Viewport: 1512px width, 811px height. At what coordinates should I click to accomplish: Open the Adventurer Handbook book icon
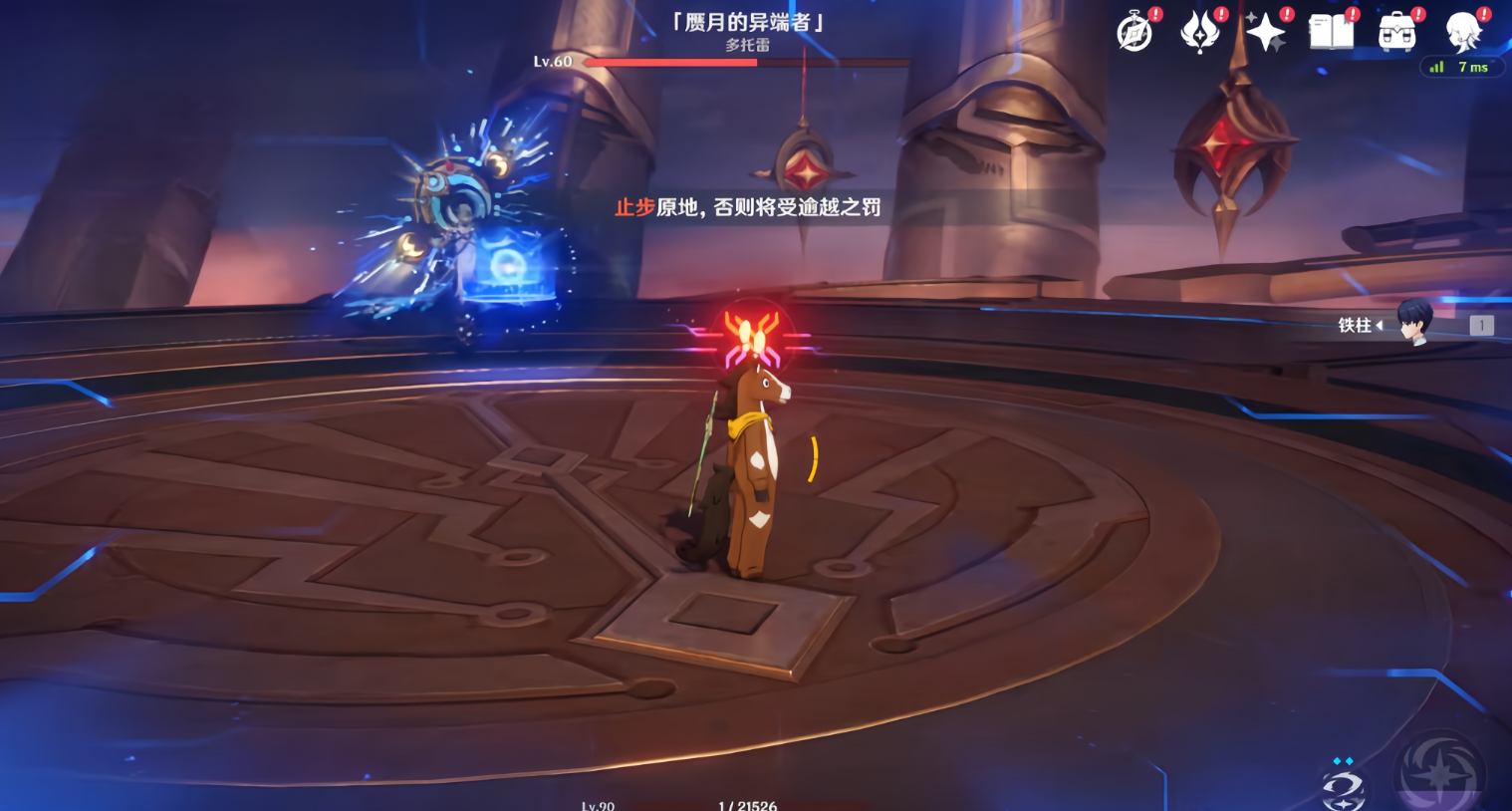click(1330, 31)
